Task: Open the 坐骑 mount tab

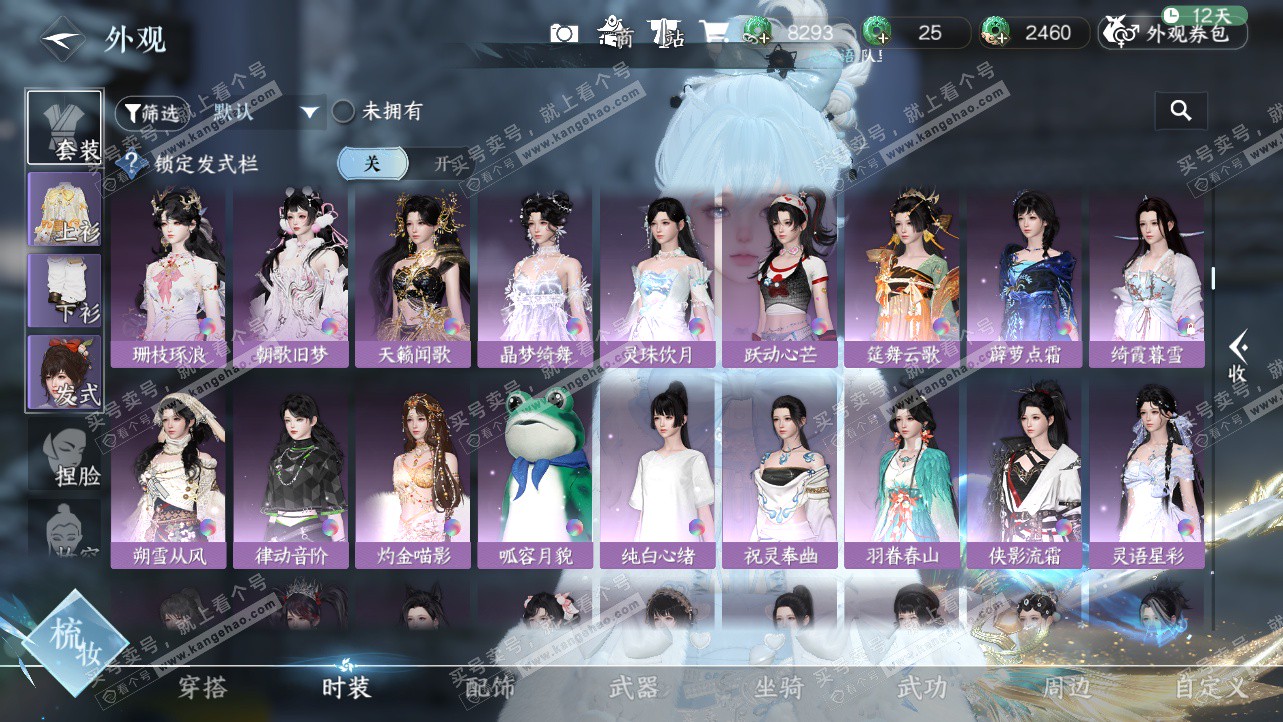Action: pyautogui.click(x=779, y=688)
